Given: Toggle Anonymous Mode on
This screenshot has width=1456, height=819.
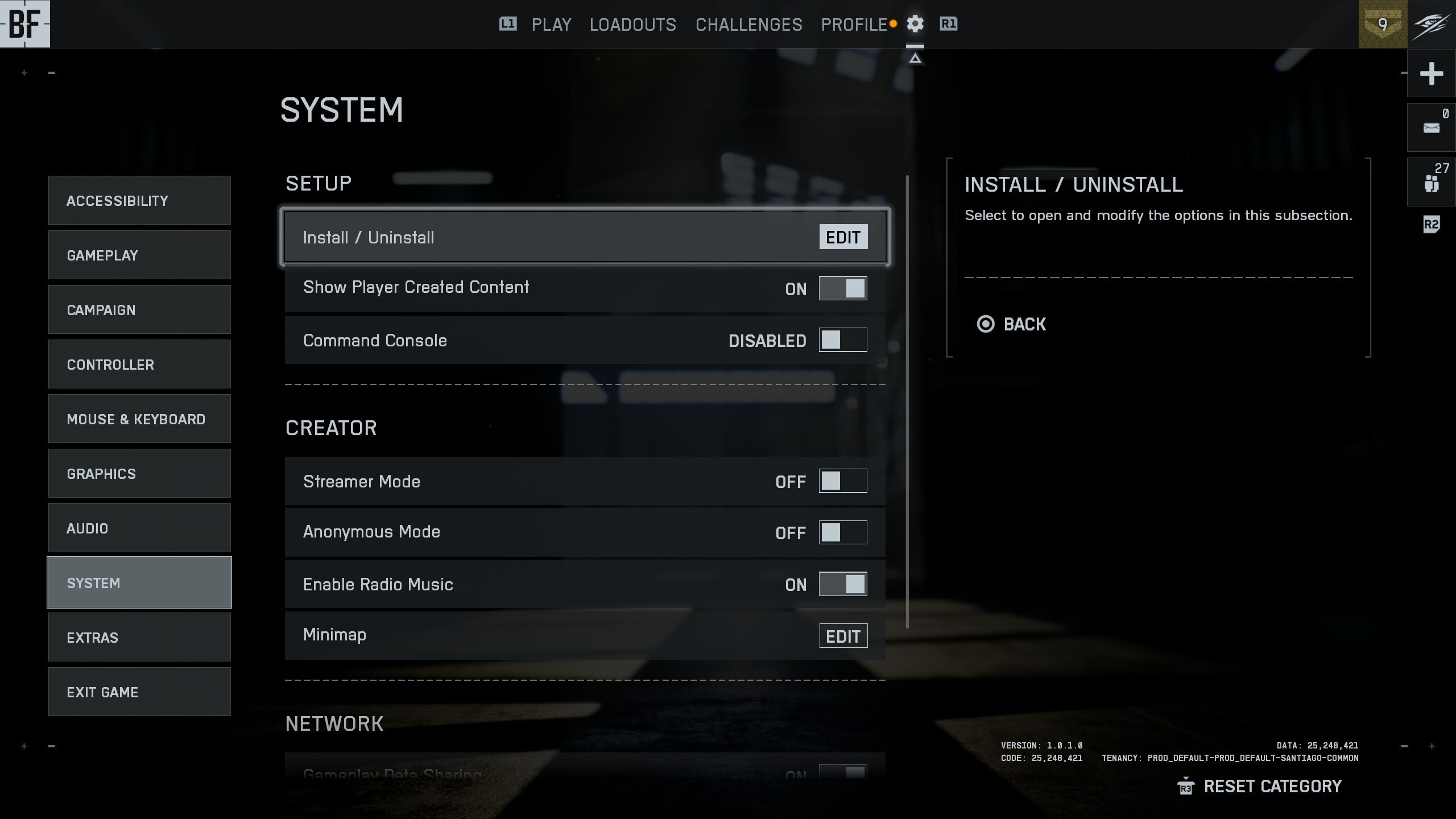Looking at the screenshot, I should coord(843,532).
